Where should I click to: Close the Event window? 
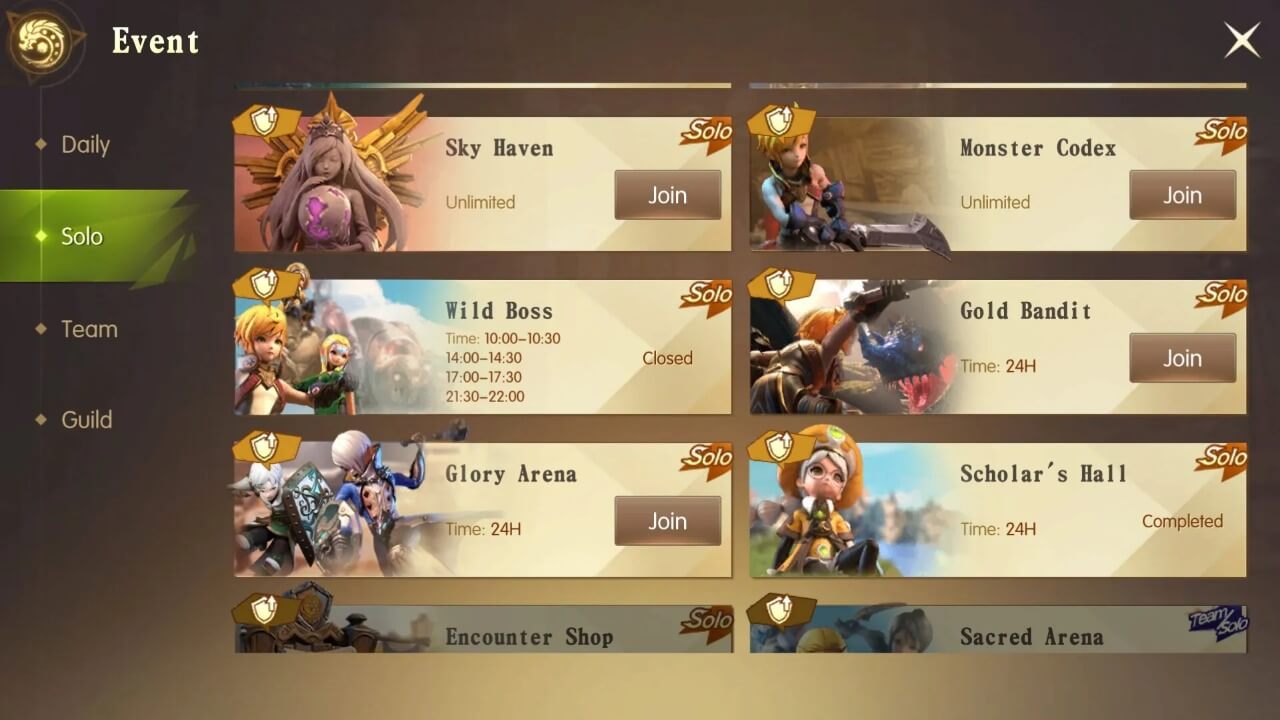[1241, 40]
